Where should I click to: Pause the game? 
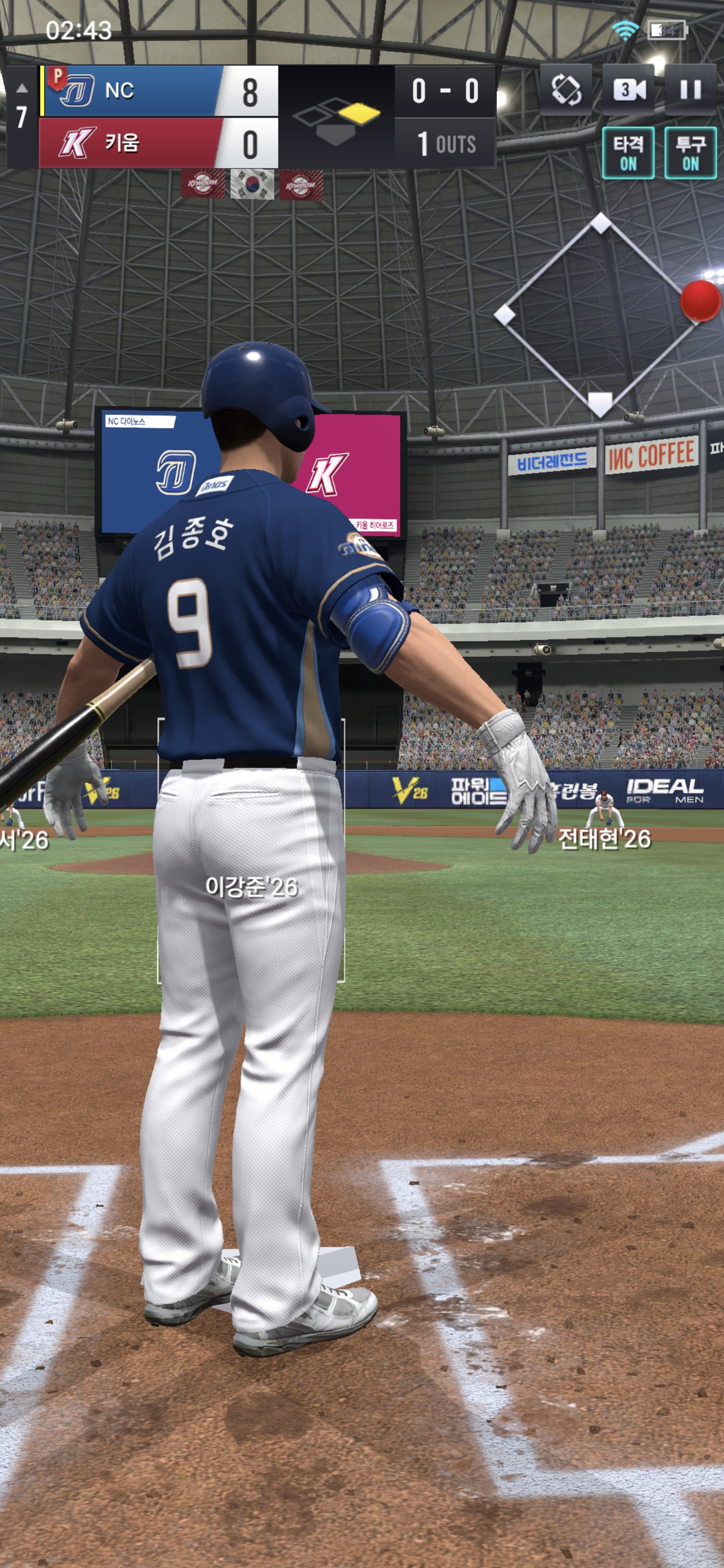690,90
